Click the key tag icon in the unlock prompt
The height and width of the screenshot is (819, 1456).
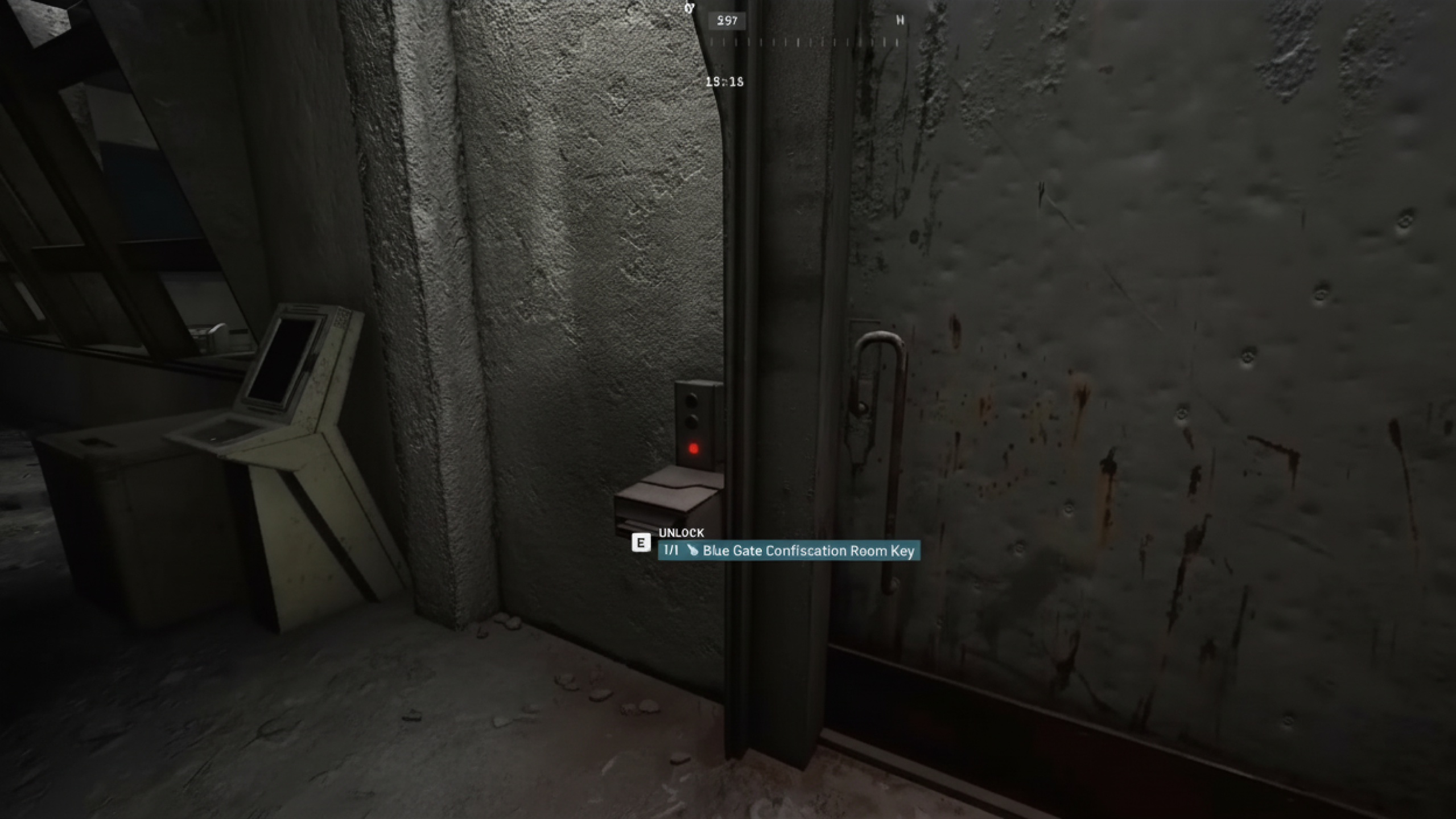[x=694, y=551]
